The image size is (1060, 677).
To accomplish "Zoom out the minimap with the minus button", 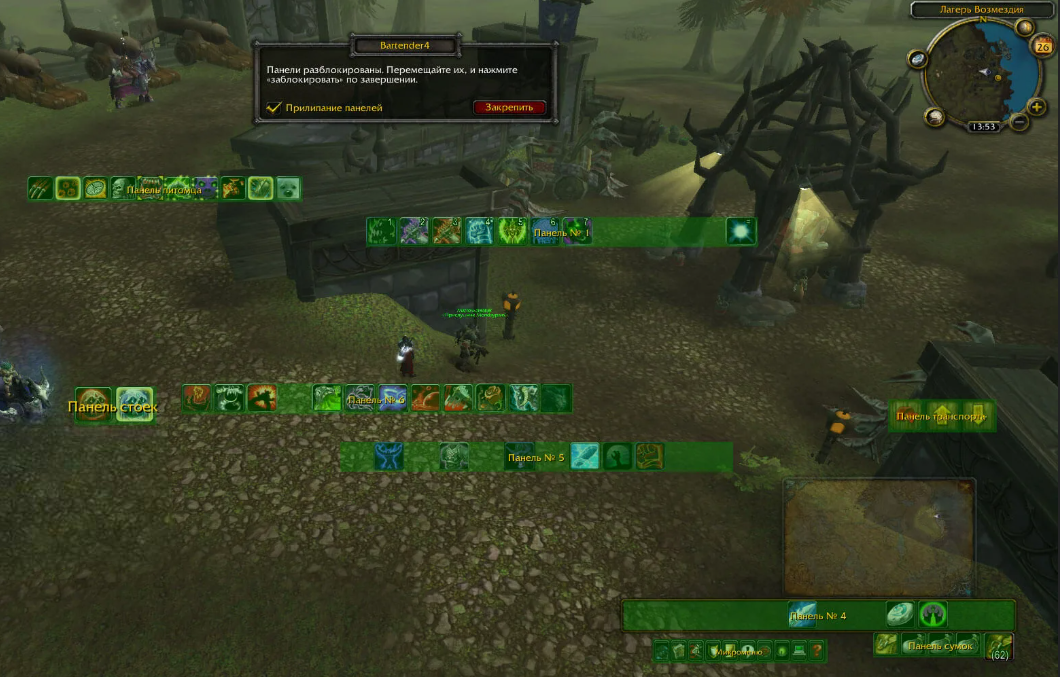I will [1019, 122].
